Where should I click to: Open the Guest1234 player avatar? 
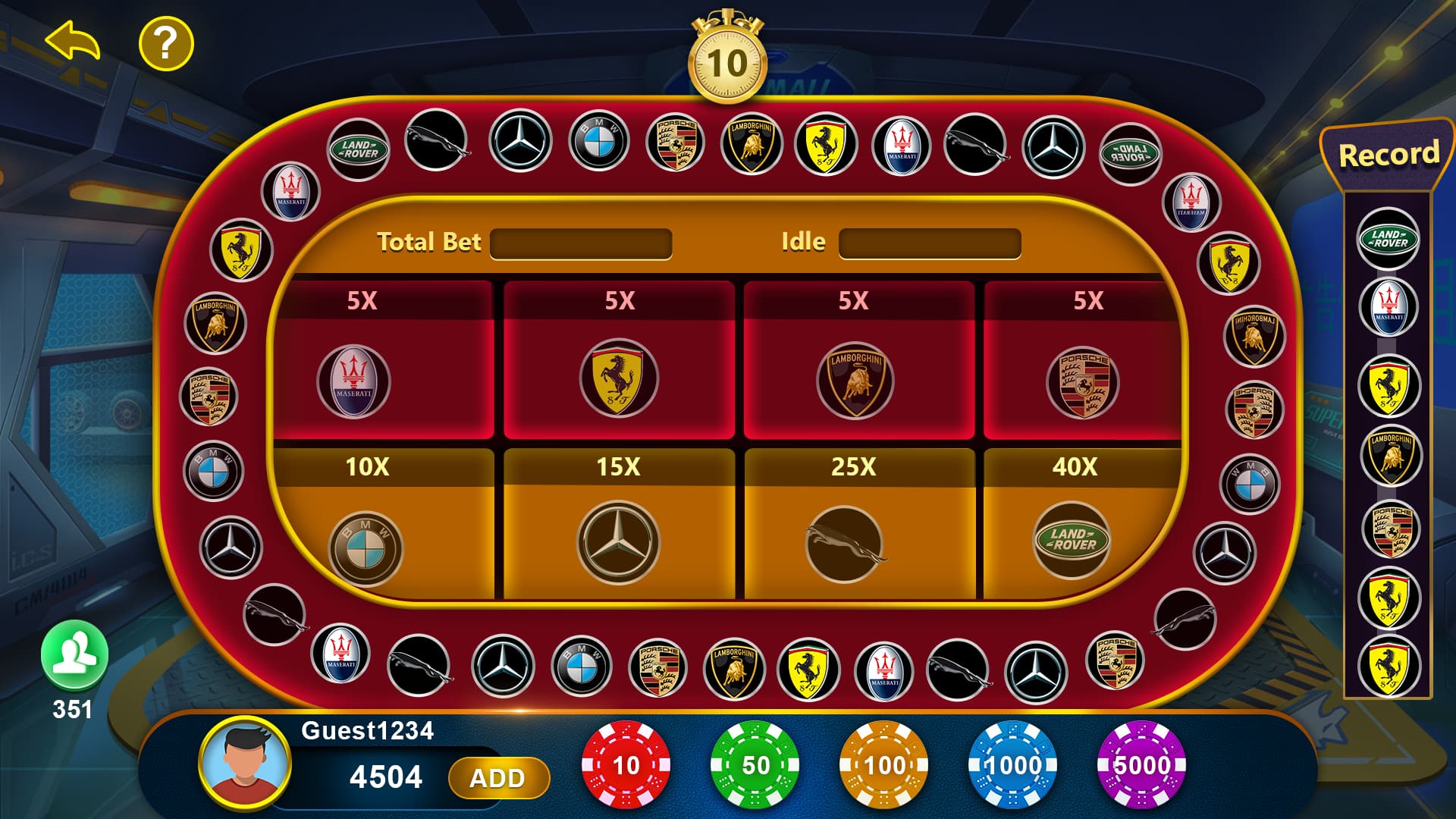(244, 761)
